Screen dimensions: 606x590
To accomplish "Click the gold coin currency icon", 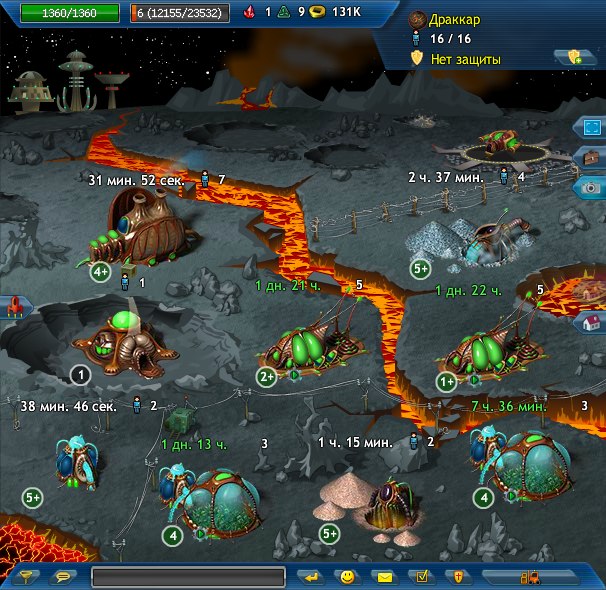I will [318, 13].
